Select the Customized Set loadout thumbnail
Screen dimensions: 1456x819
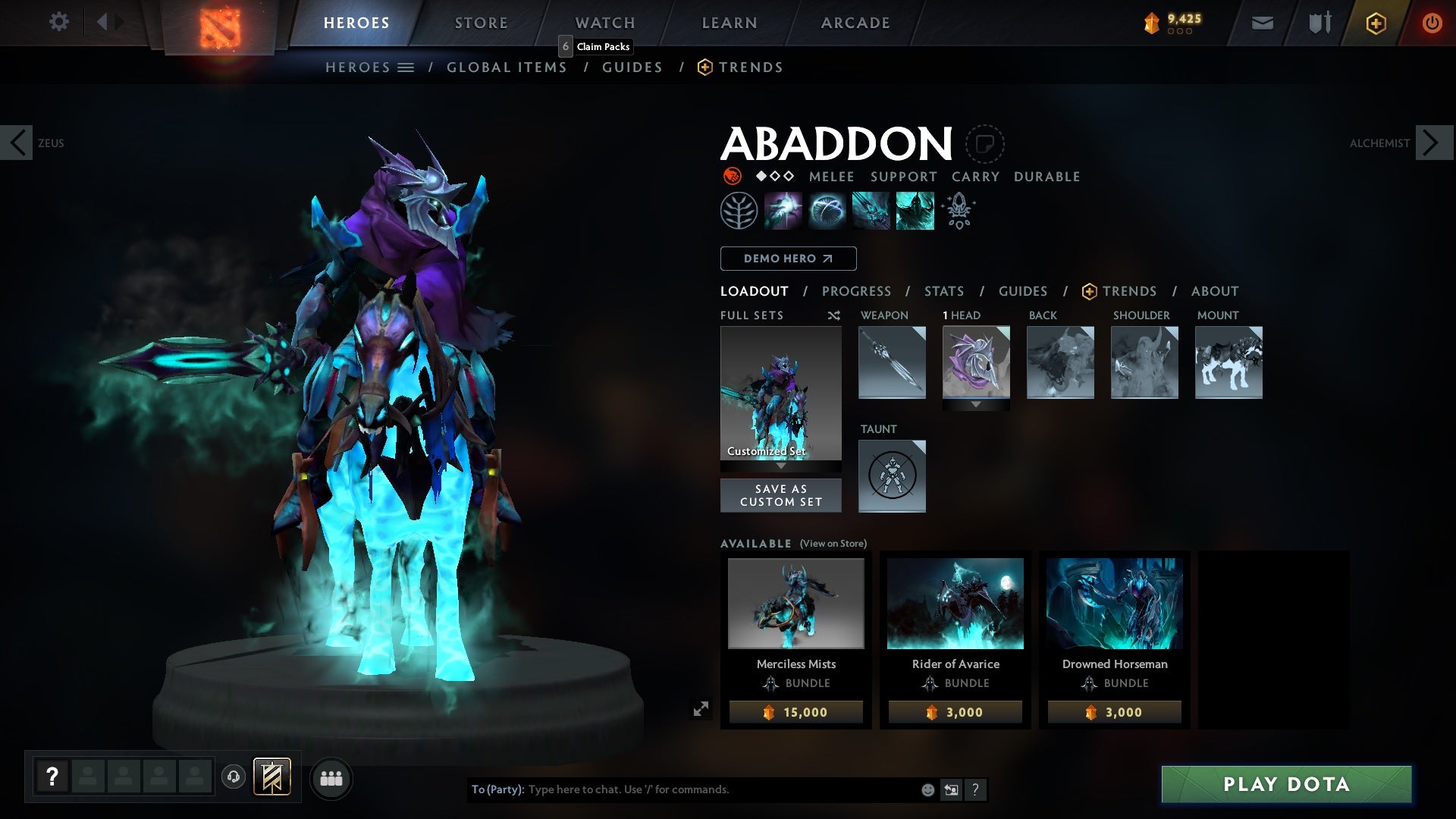[780, 394]
